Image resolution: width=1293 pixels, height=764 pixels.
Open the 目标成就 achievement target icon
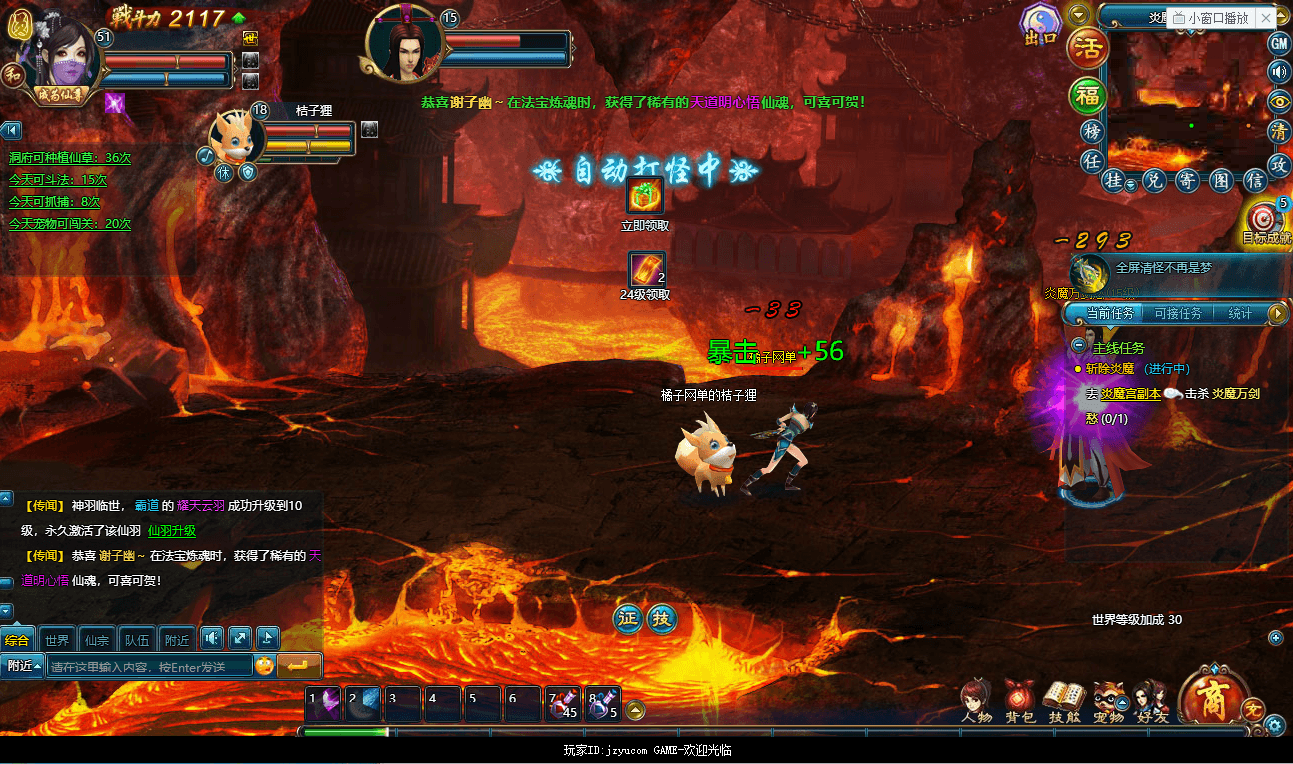1264,219
